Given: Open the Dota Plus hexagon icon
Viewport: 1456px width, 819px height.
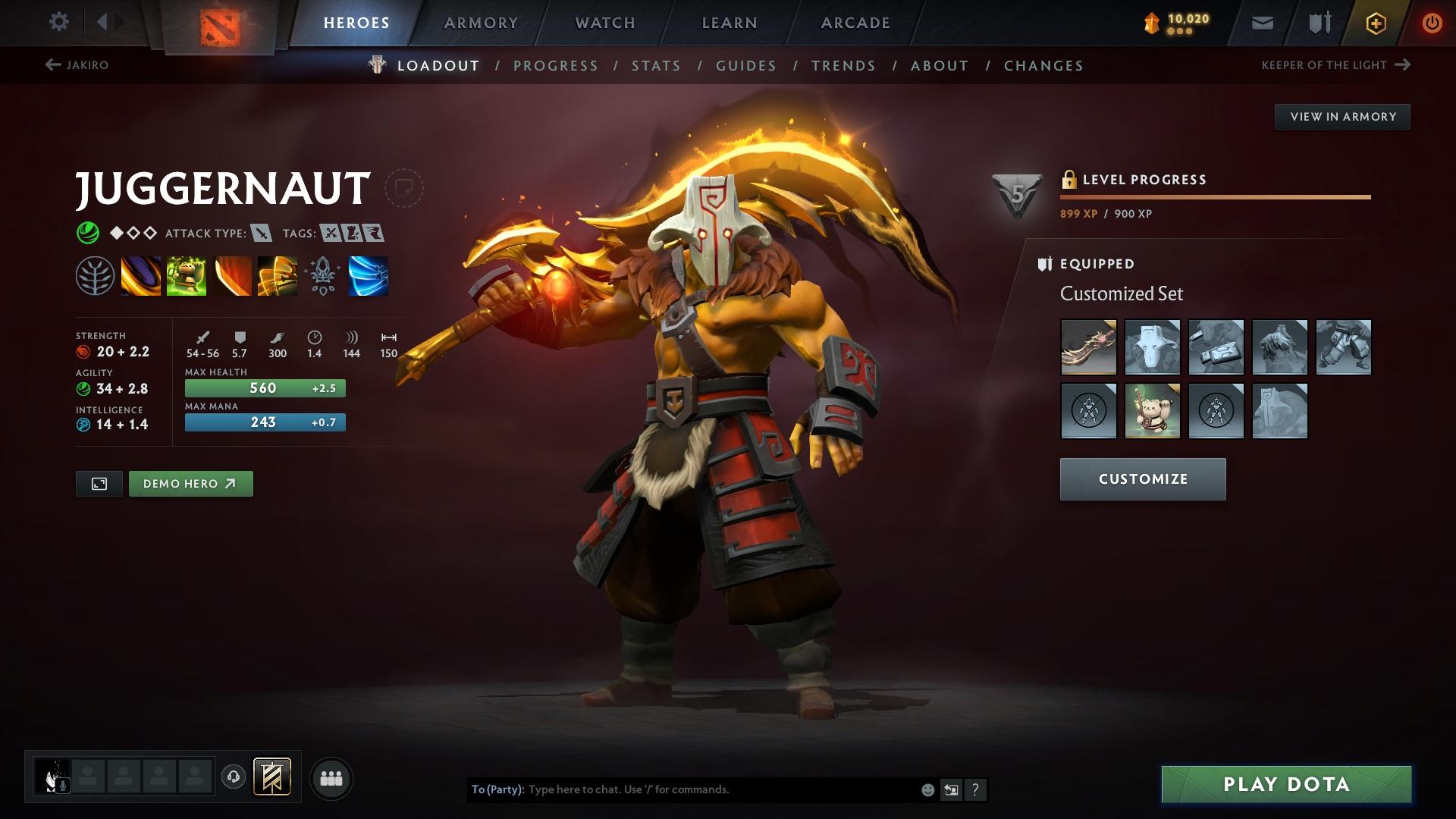Looking at the screenshot, I should [1375, 23].
